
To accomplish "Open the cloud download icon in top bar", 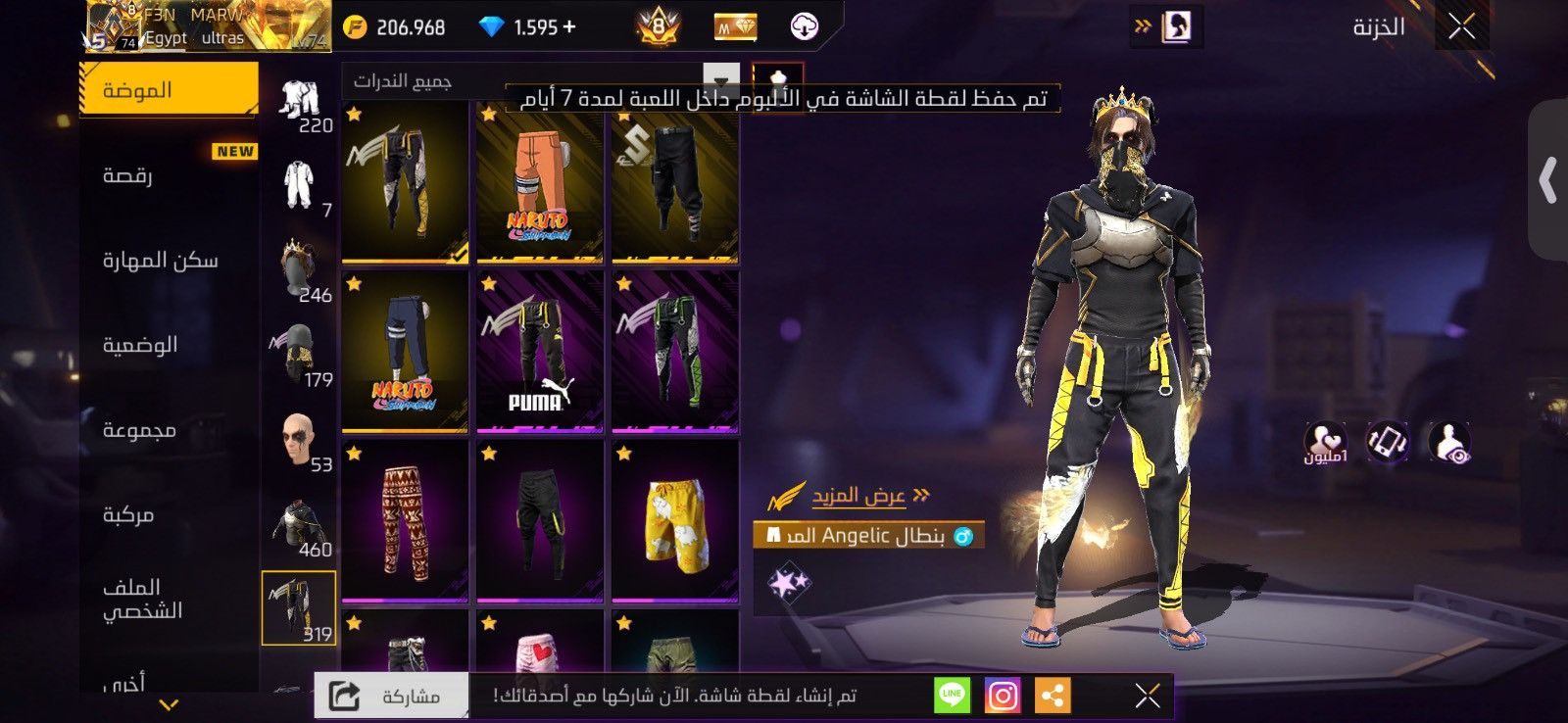I will pos(806,26).
